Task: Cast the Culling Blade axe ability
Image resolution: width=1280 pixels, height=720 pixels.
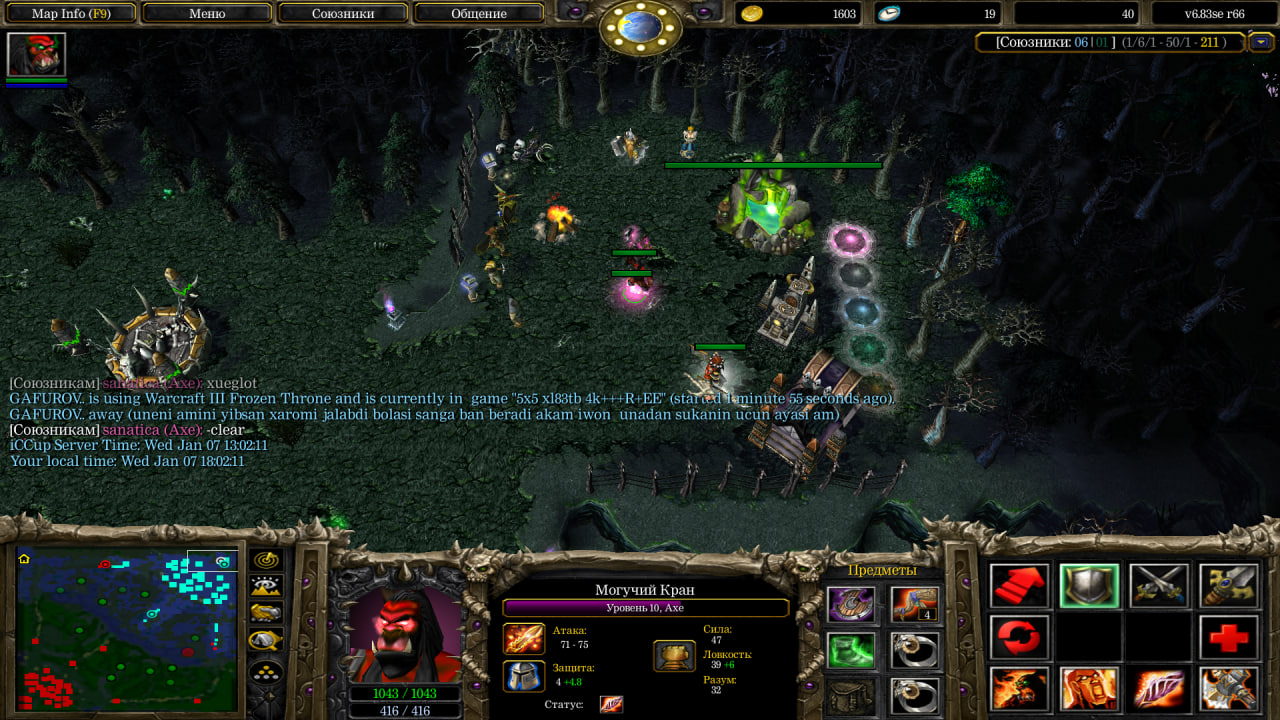Action: point(1229,689)
